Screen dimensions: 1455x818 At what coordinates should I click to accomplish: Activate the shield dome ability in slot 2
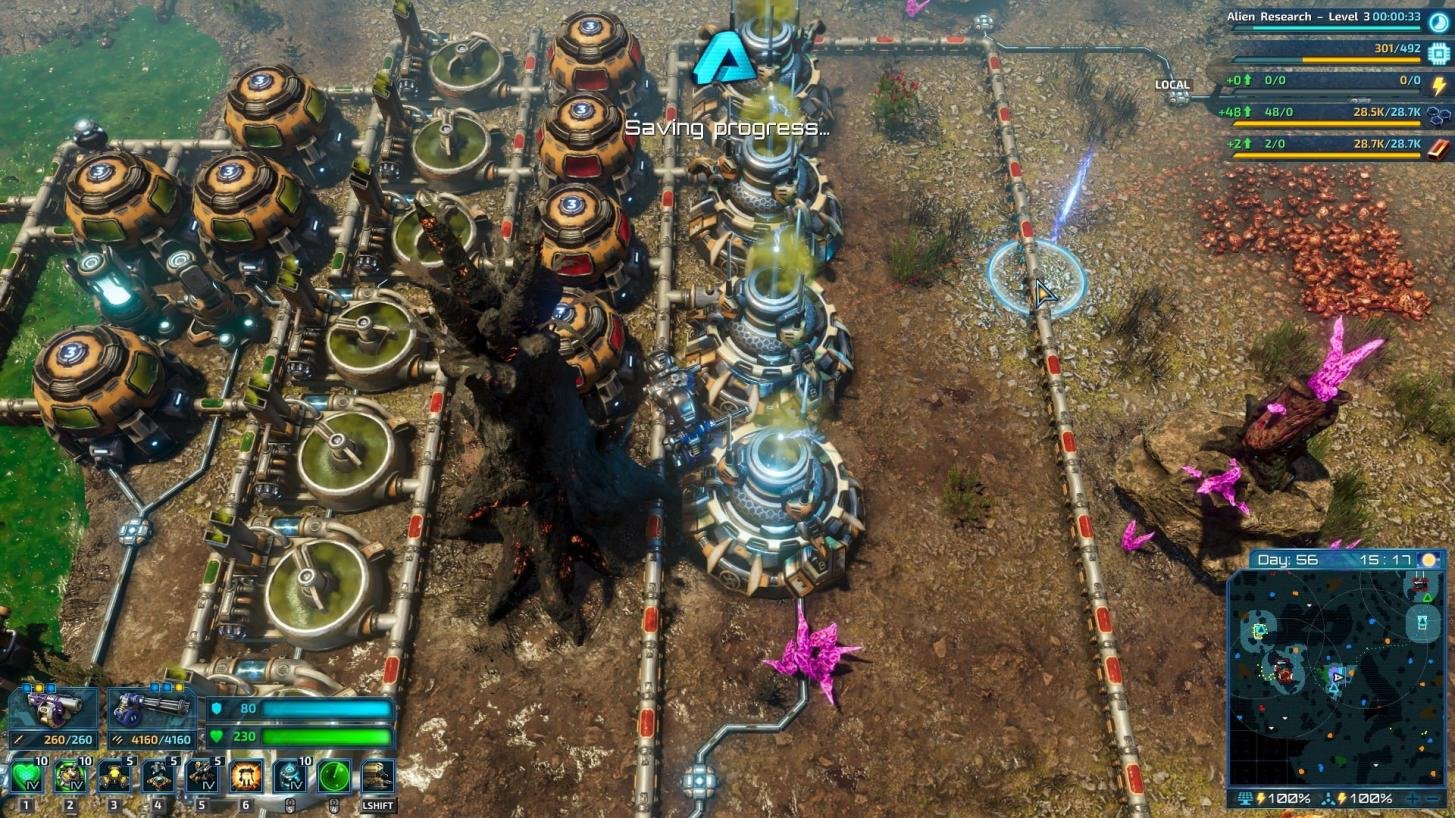(69, 775)
